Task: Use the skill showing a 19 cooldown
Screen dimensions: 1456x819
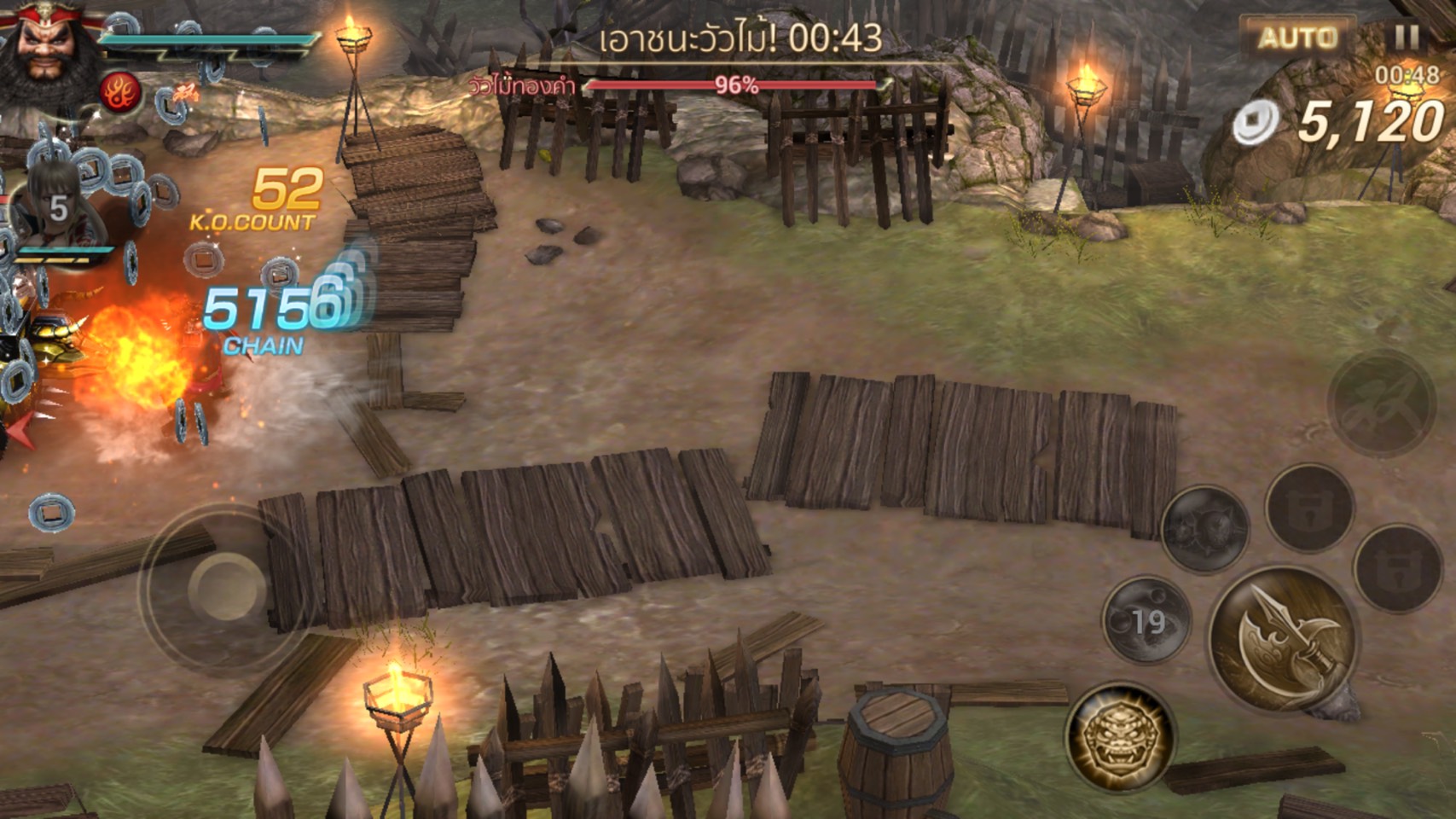Action: [1146, 620]
